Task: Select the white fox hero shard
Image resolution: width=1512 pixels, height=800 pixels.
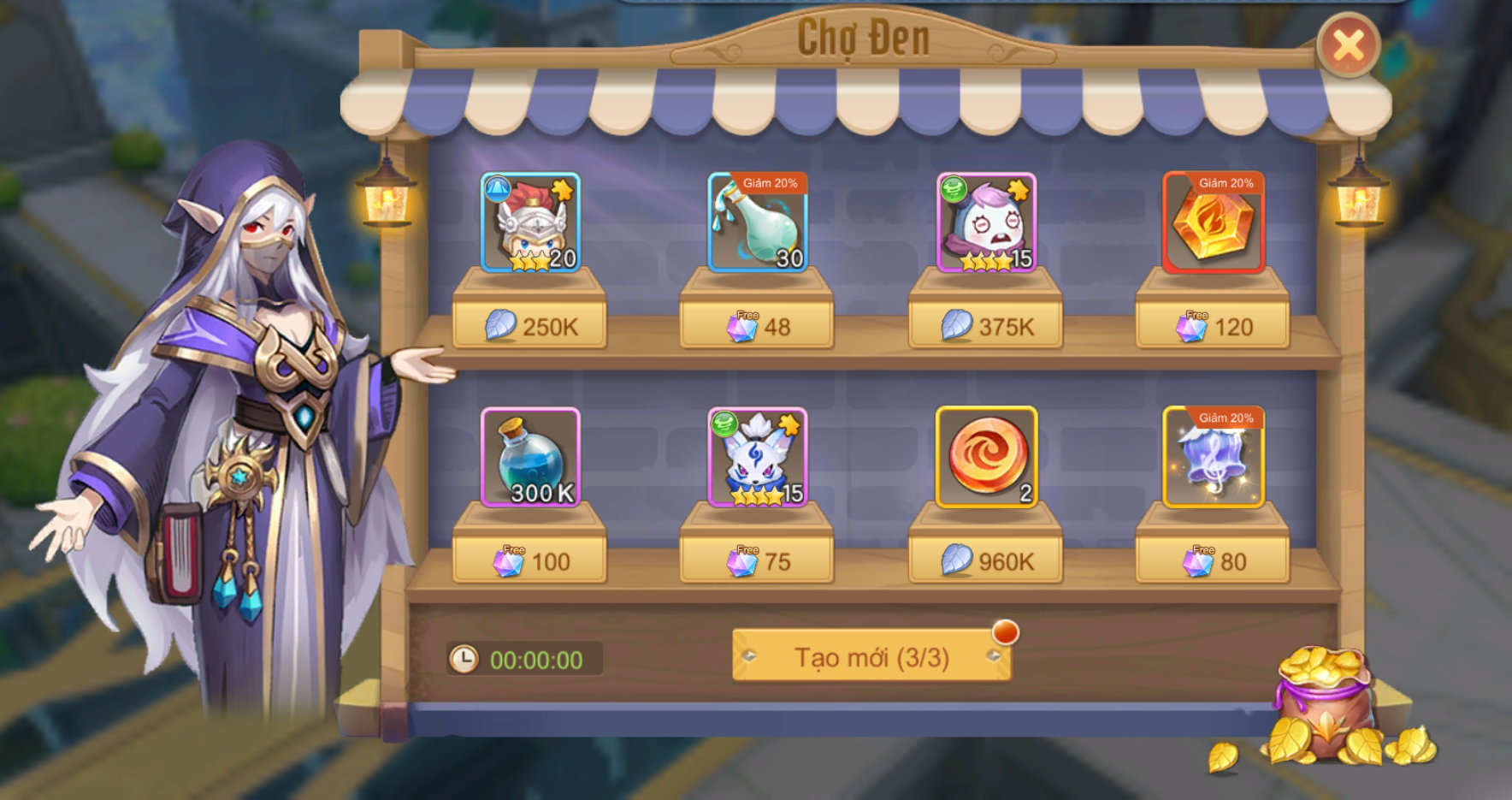Action: coord(758,457)
